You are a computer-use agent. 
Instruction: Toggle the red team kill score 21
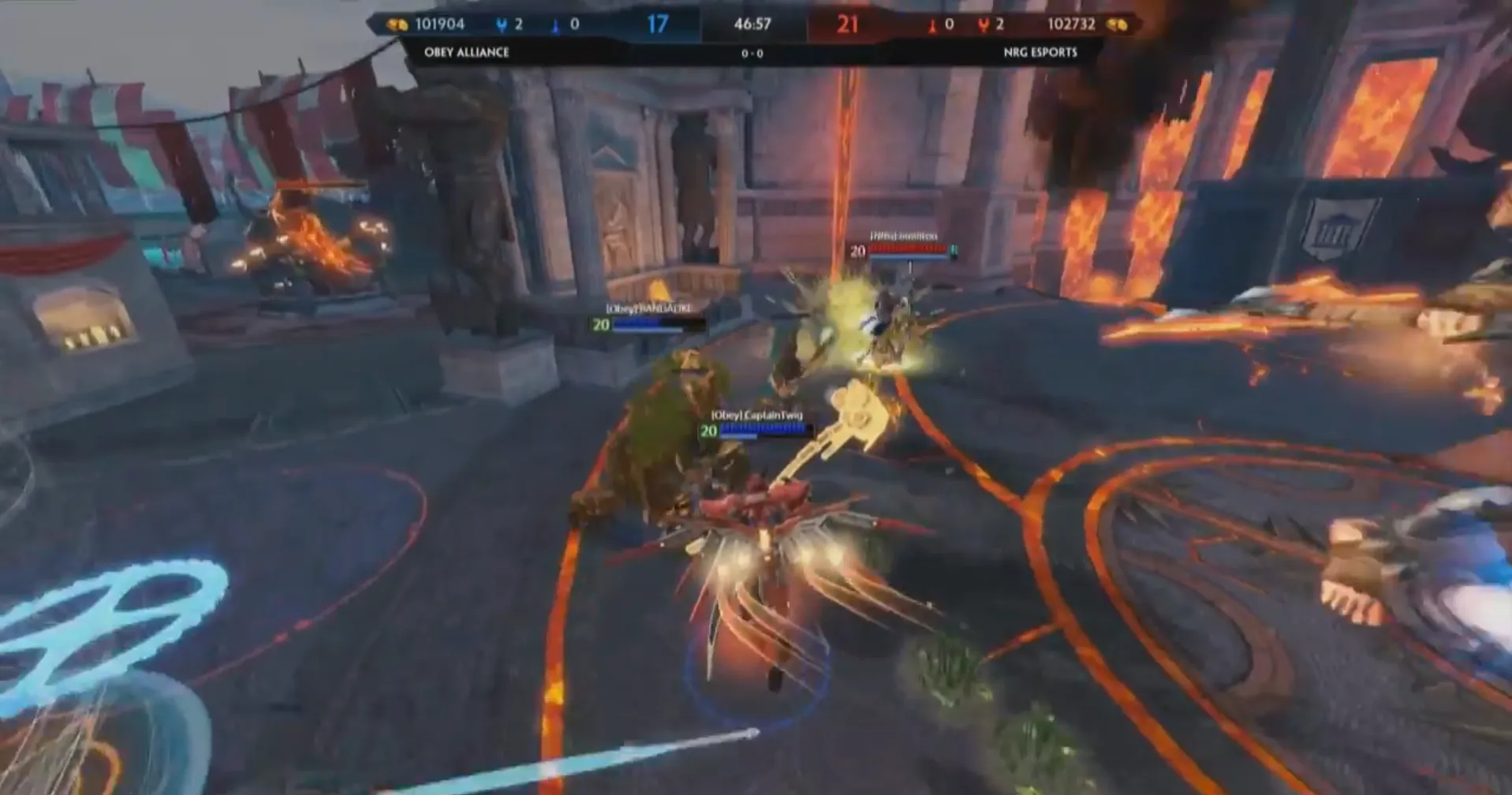[x=849, y=24]
